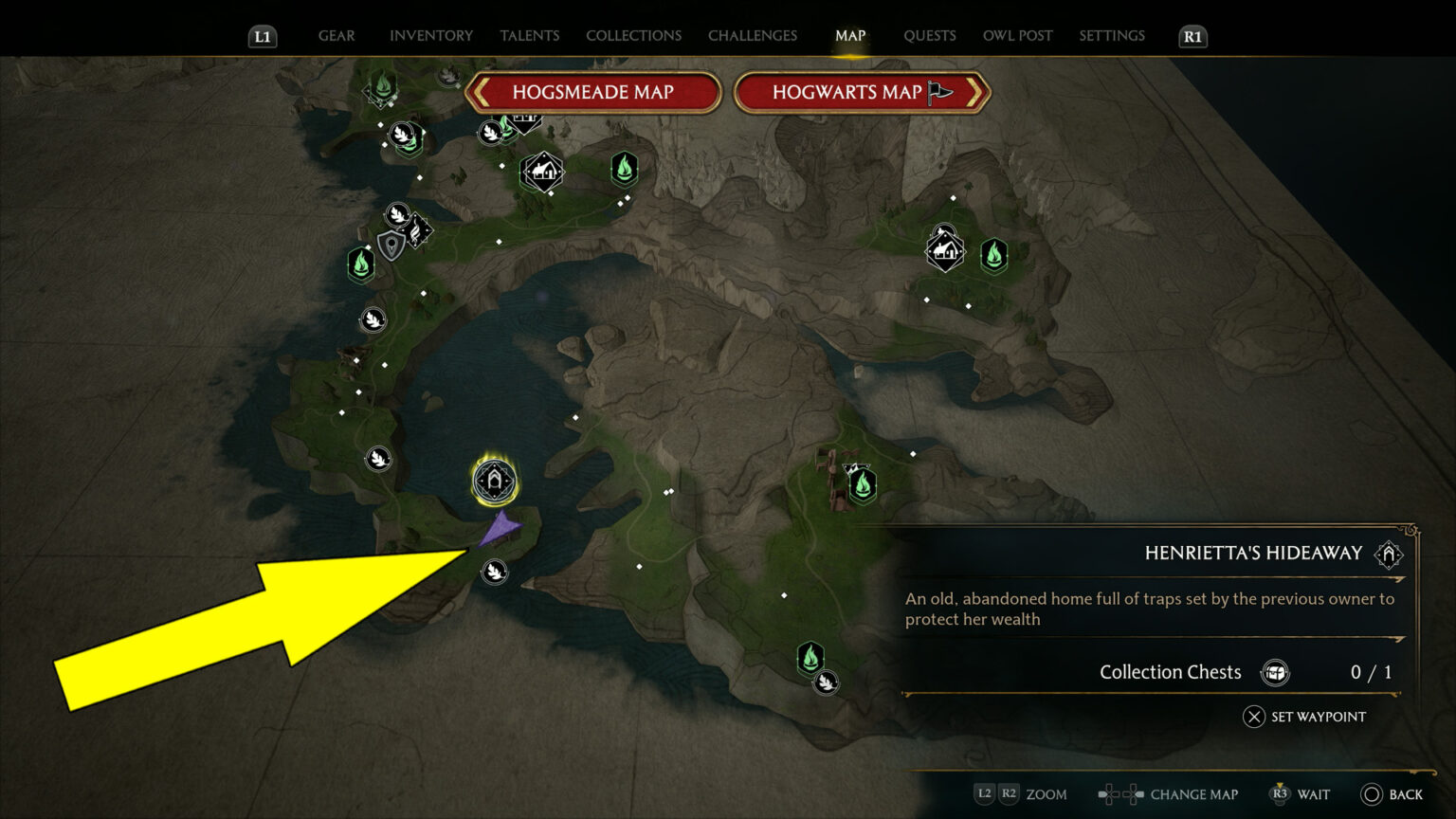The width and height of the screenshot is (1456, 819).
Task: Switch to the Owl Post tab
Action: [x=1017, y=36]
